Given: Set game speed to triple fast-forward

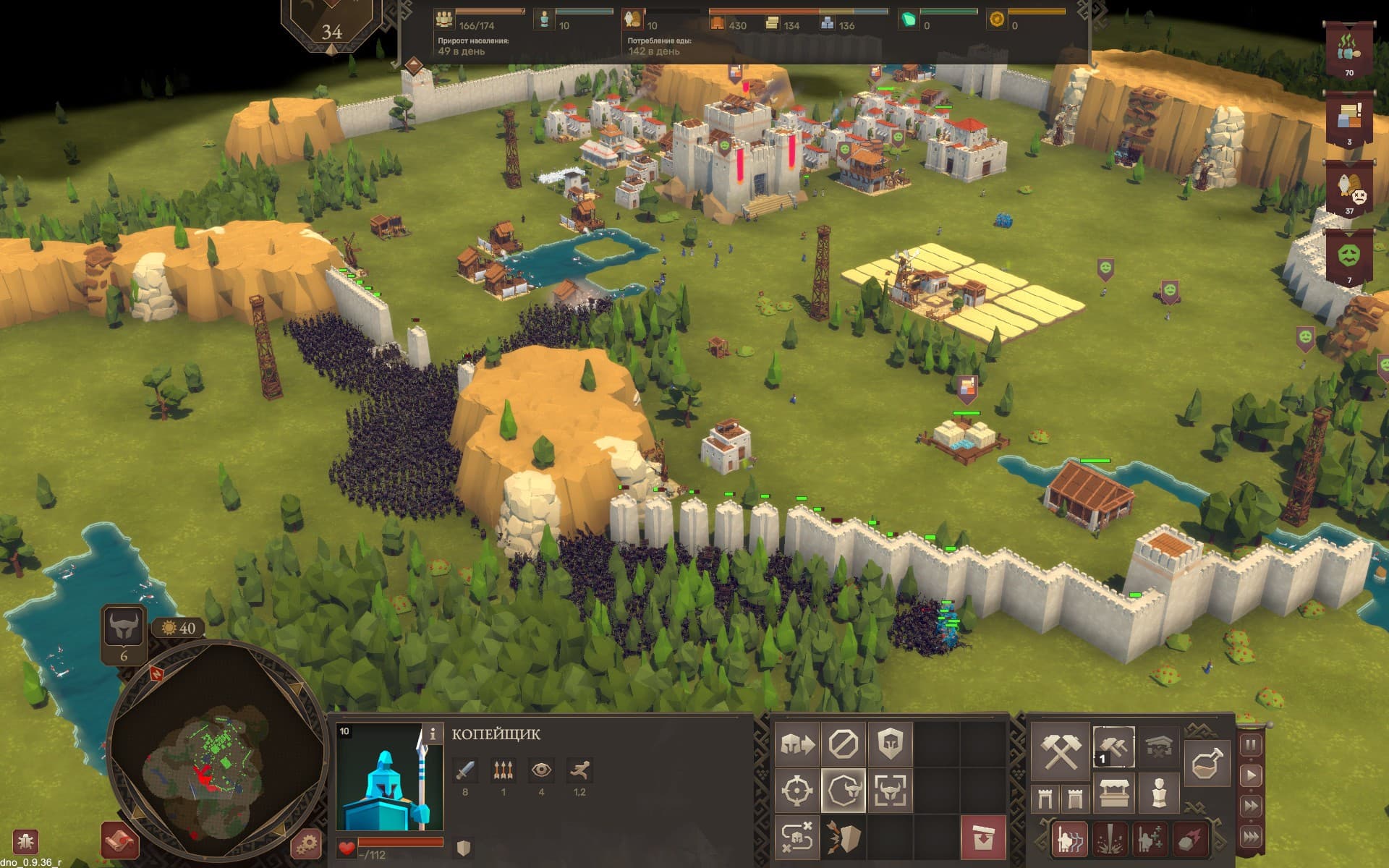Looking at the screenshot, I should point(1251,836).
